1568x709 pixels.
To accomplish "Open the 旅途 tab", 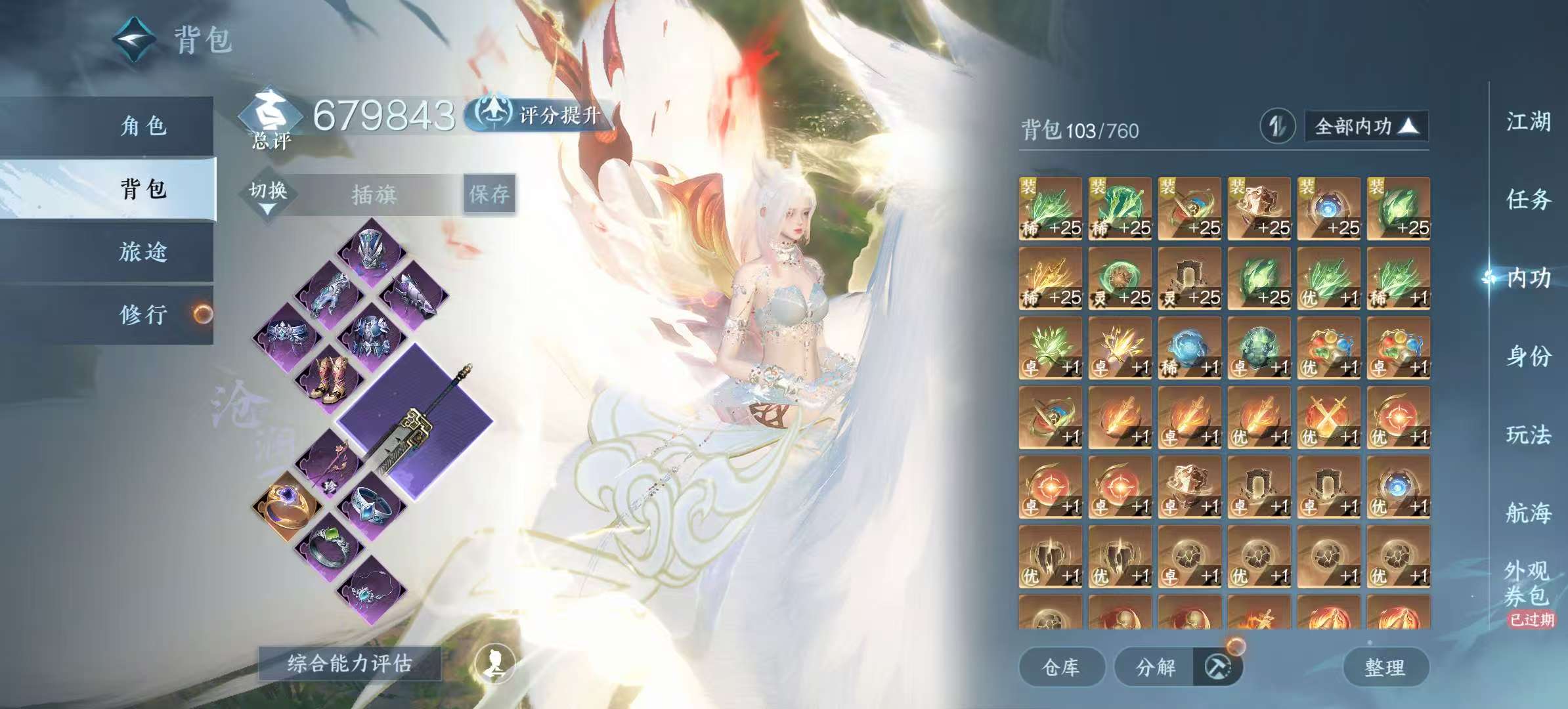I will point(143,251).
